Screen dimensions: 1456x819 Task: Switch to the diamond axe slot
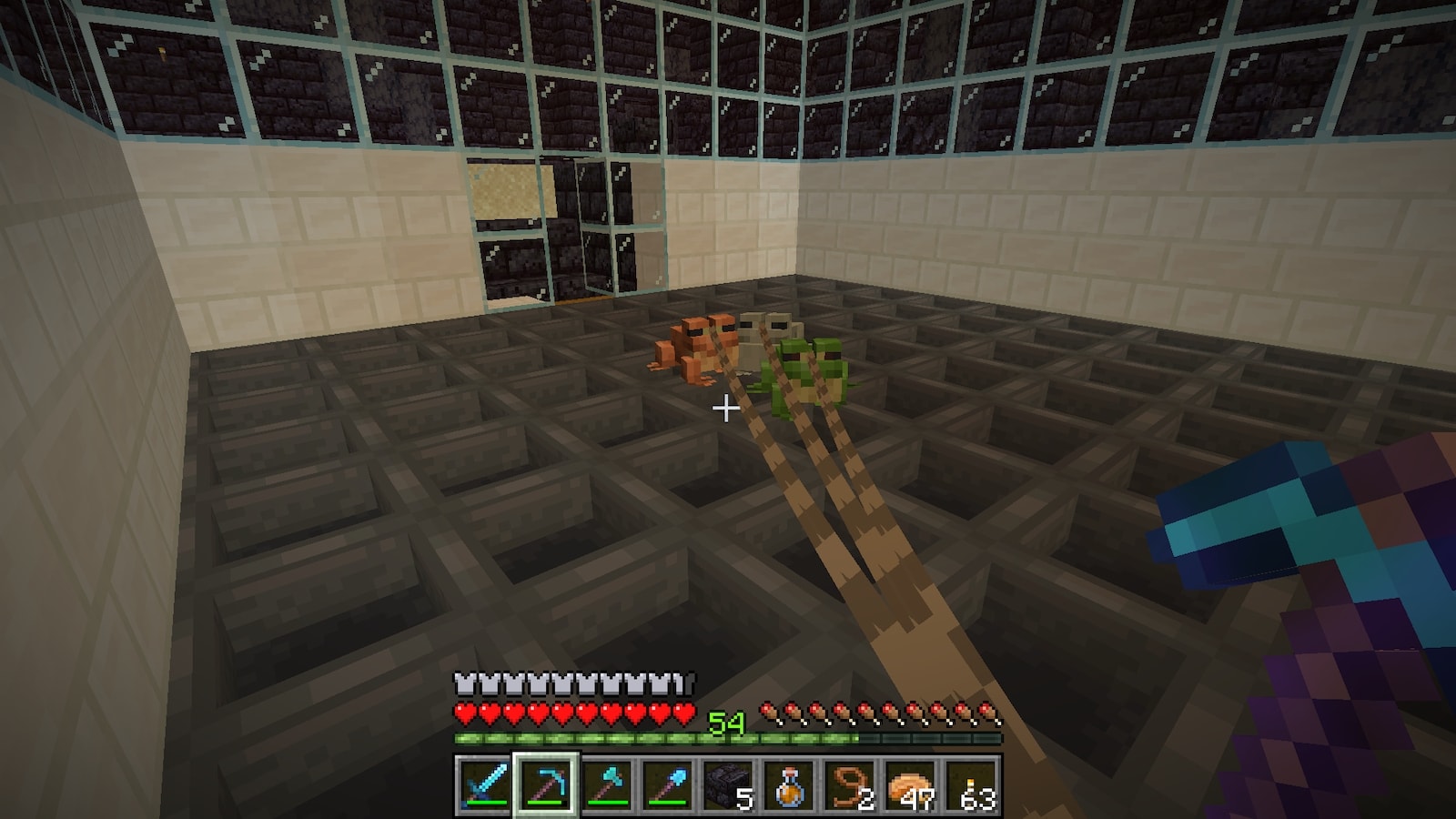pos(606,784)
